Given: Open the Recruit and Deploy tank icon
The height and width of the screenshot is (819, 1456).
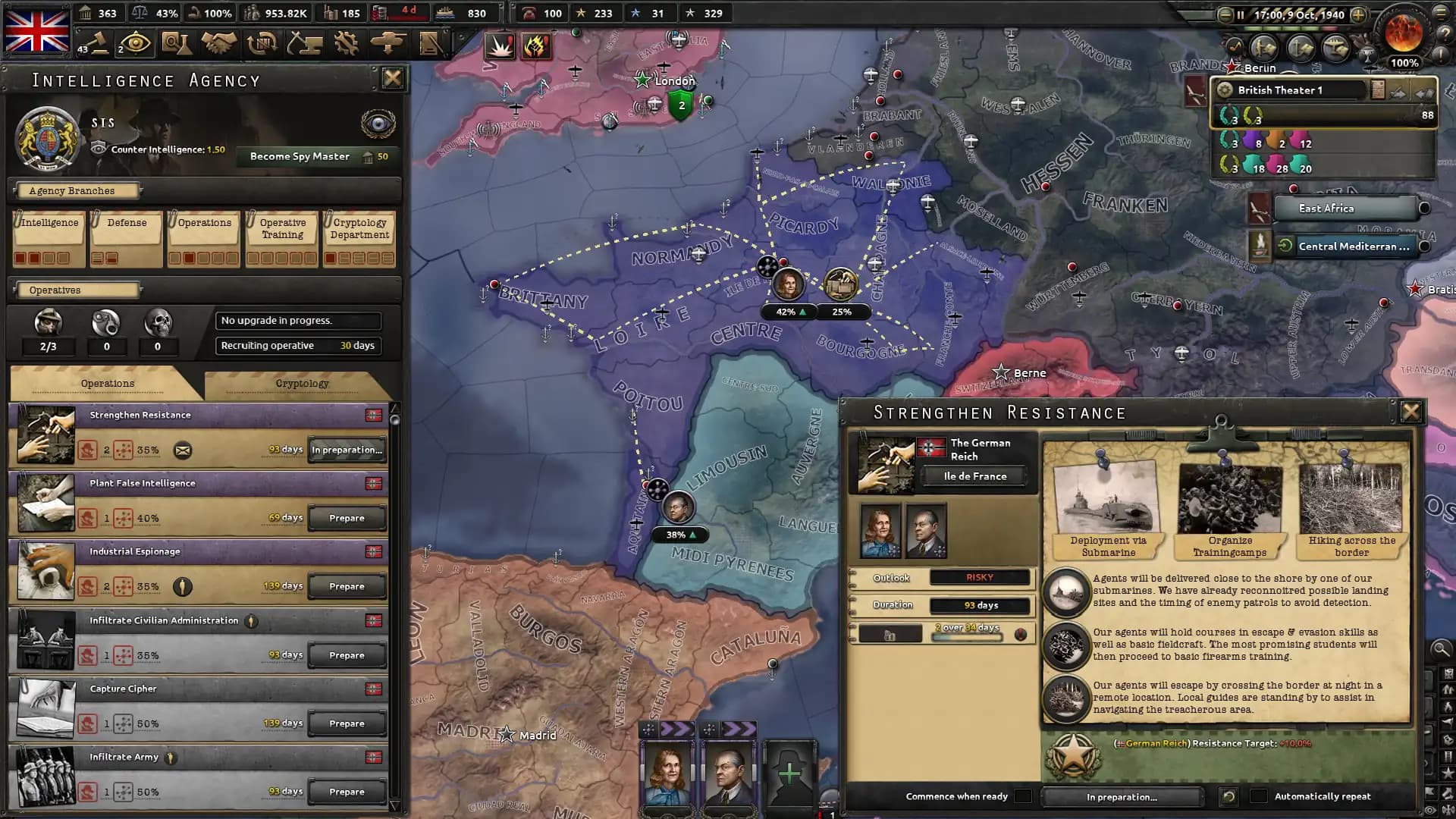Looking at the screenshot, I should click(387, 44).
